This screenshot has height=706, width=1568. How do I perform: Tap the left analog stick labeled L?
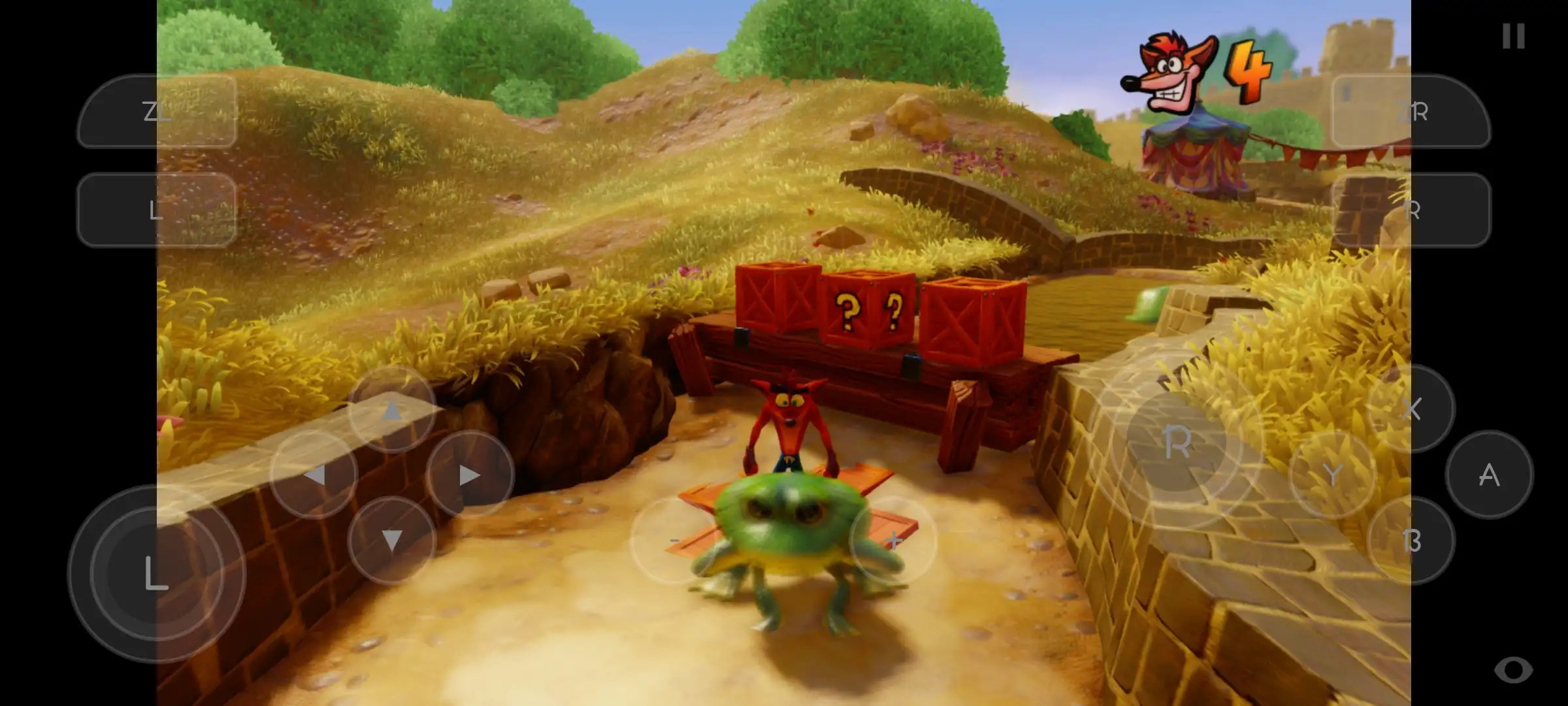(154, 574)
